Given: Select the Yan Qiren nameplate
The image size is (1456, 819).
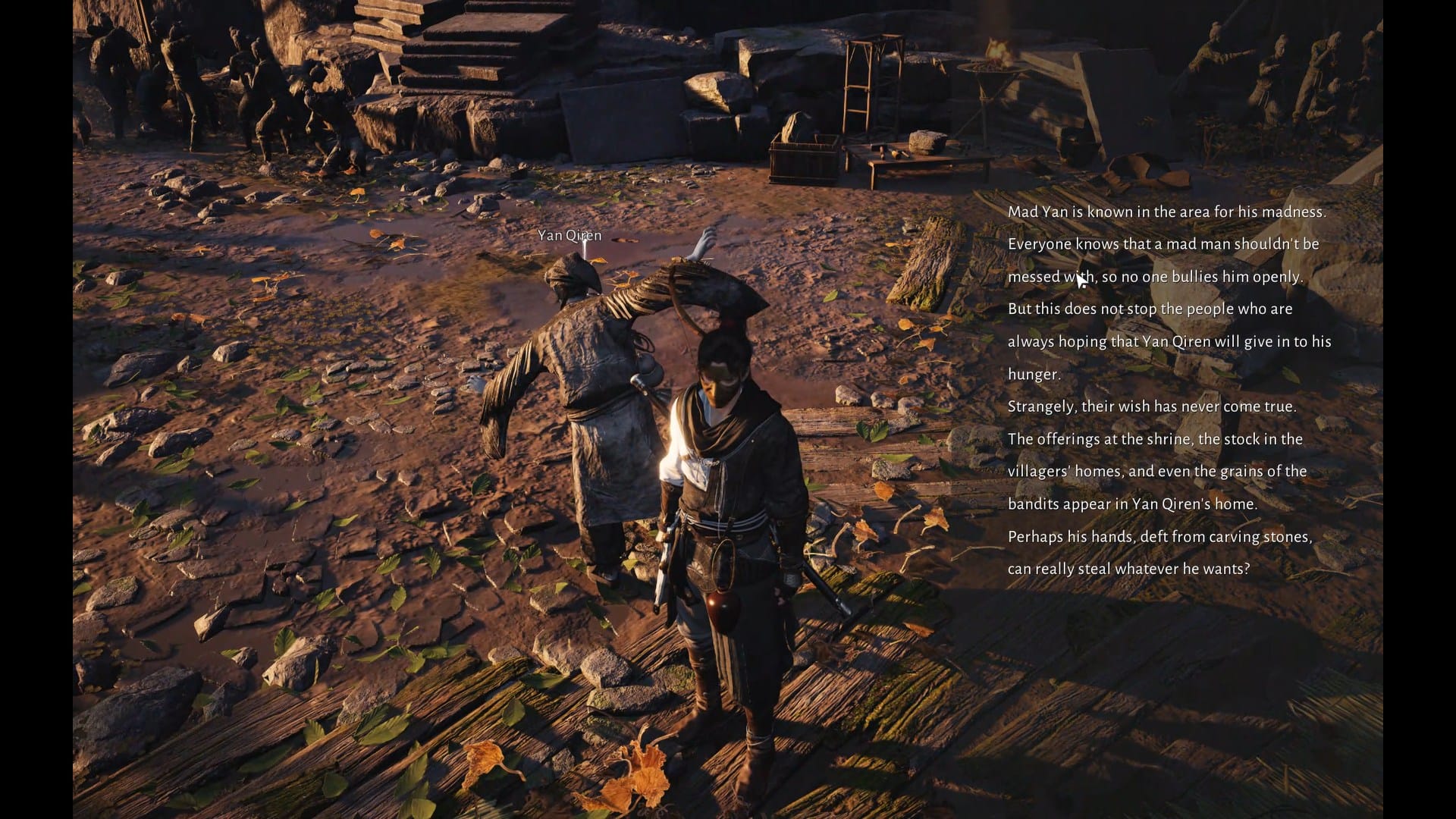Looking at the screenshot, I should pos(569,235).
